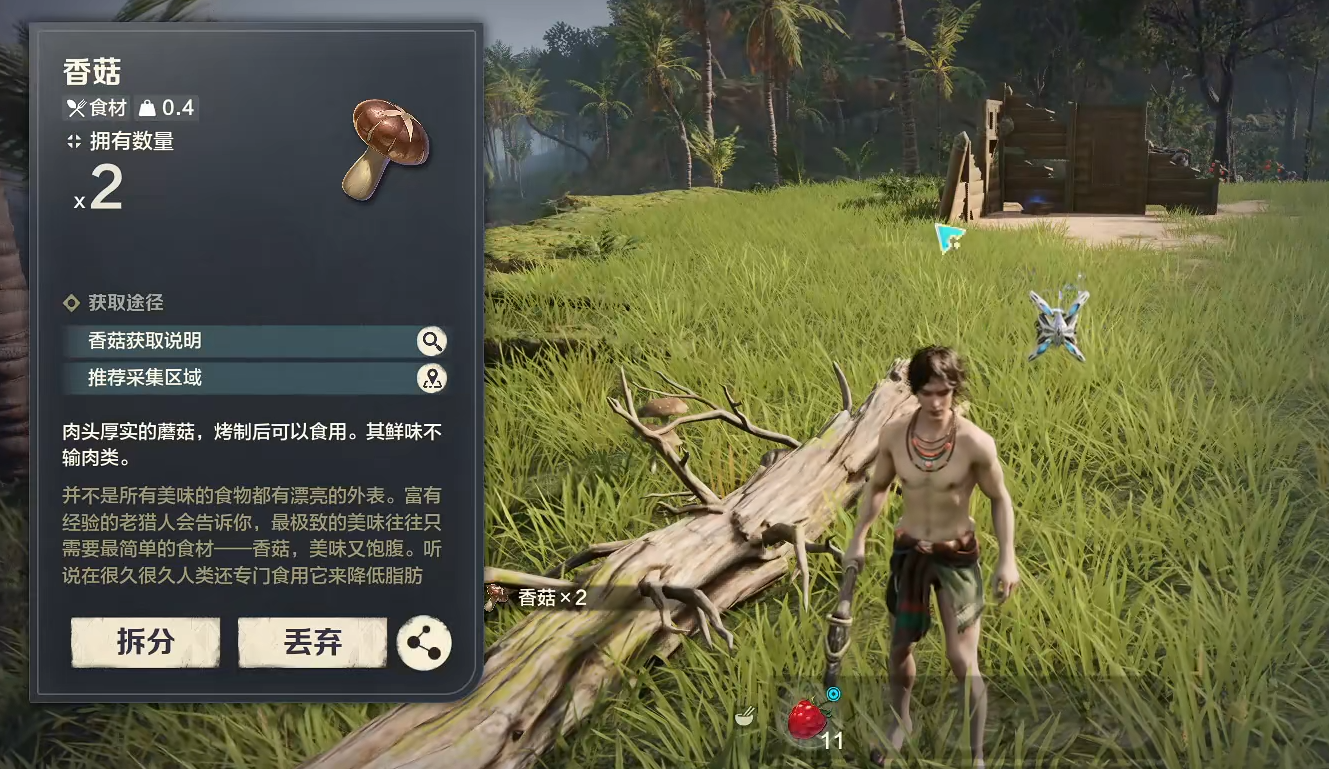Discard the item with 丢弃
The image size is (1329, 769).
312,642
